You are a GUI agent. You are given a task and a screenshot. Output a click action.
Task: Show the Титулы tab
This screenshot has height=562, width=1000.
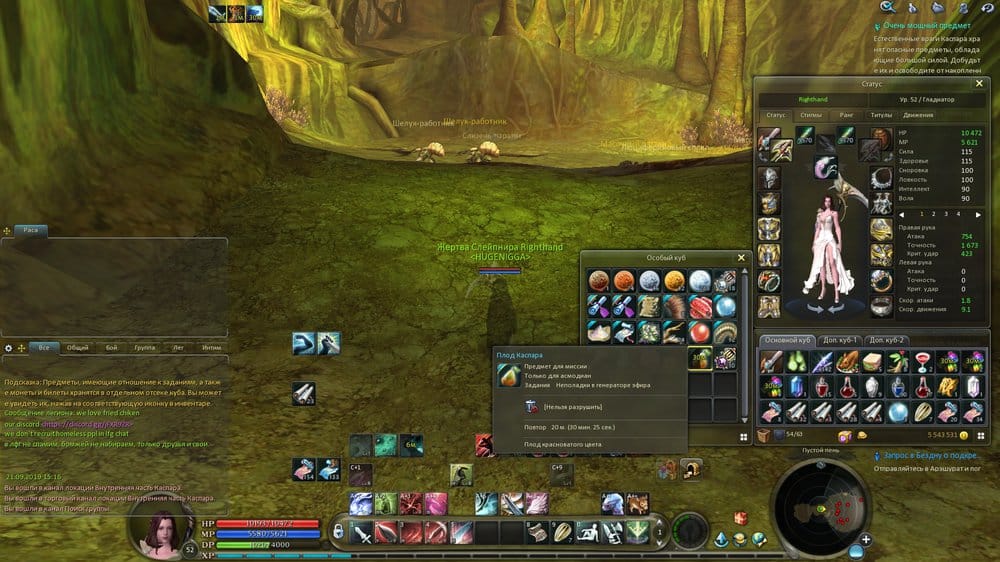point(880,115)
